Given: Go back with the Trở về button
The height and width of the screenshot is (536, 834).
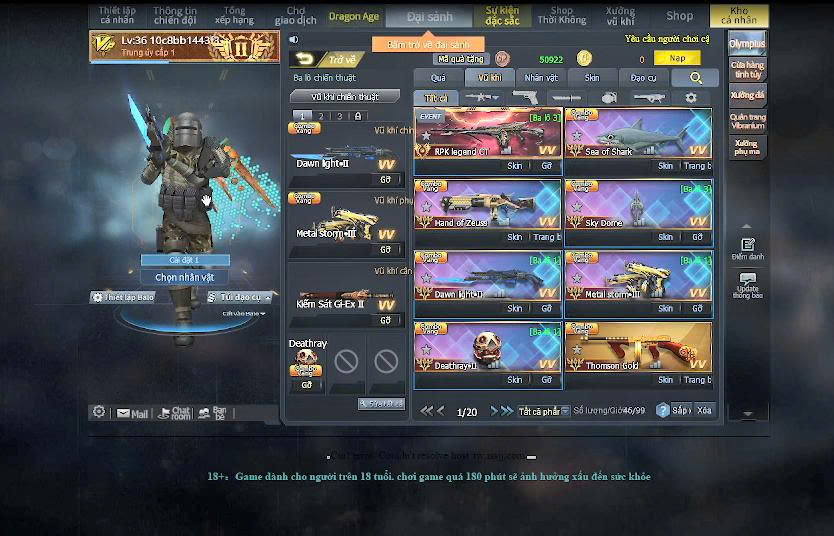Looking at the screenshot, I should coord(326,59).
